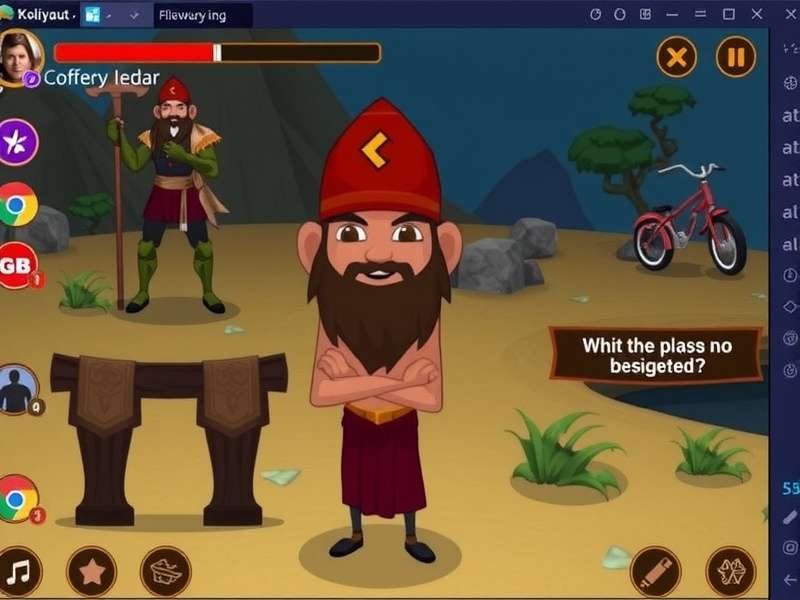The height and width of the screenshot is (600, 800).
Task: Open the crystal gems icon
Action: point(730,571)
